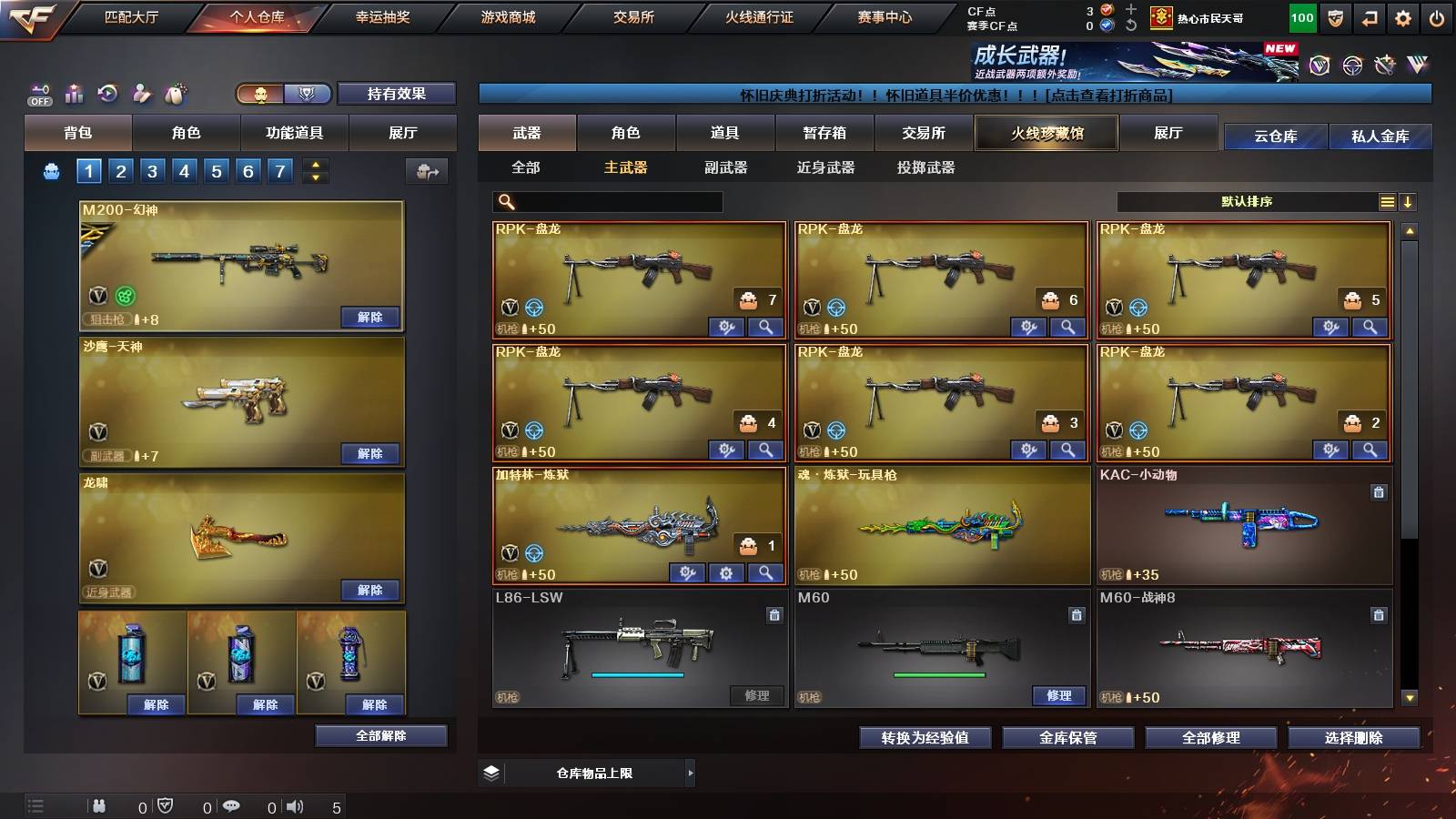The width and height of the screenshot is (1456, 819).
Task: Switch to the rank badge side of the character toggle
Action: click(308, 94)
